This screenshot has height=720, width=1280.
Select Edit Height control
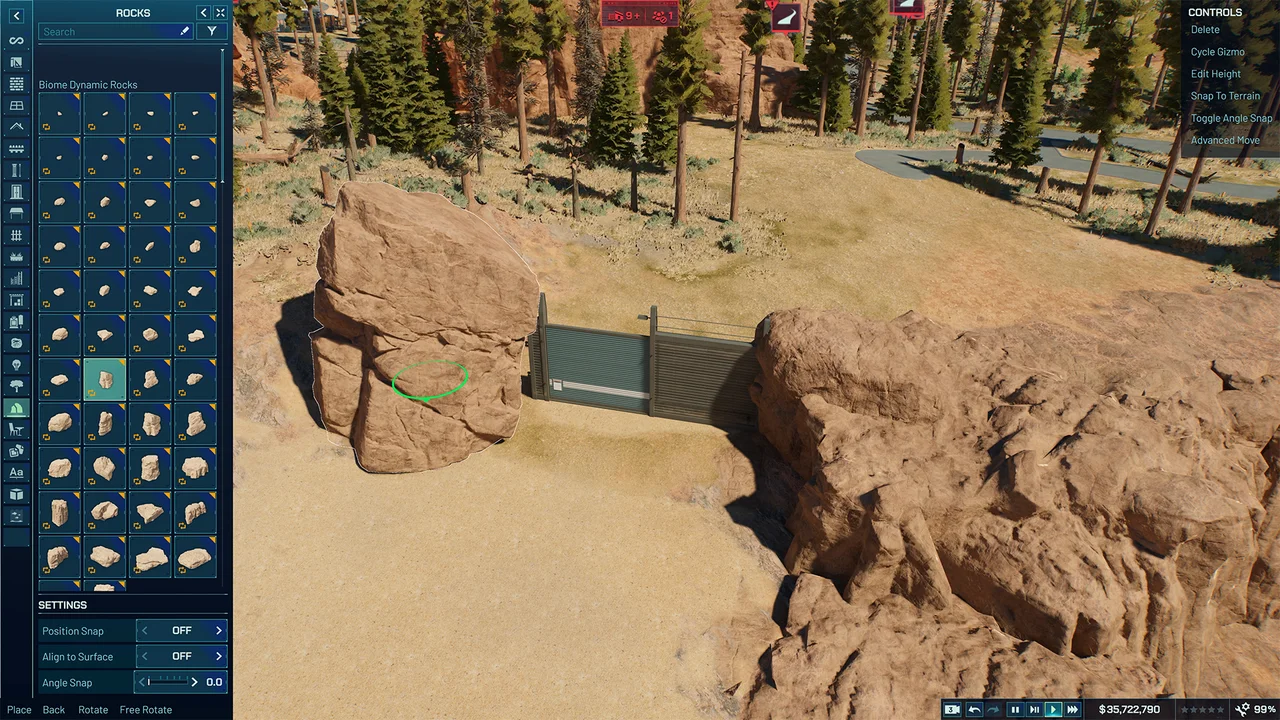[x=1215, y=74]
